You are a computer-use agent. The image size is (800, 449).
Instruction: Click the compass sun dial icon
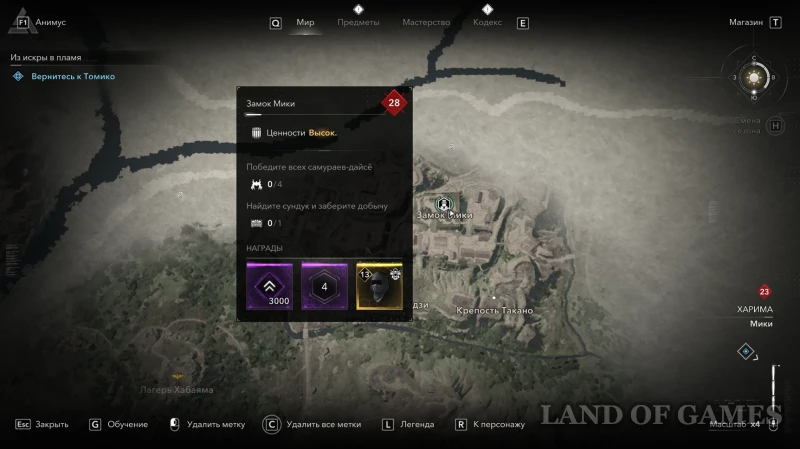click(x=755, y=76)
